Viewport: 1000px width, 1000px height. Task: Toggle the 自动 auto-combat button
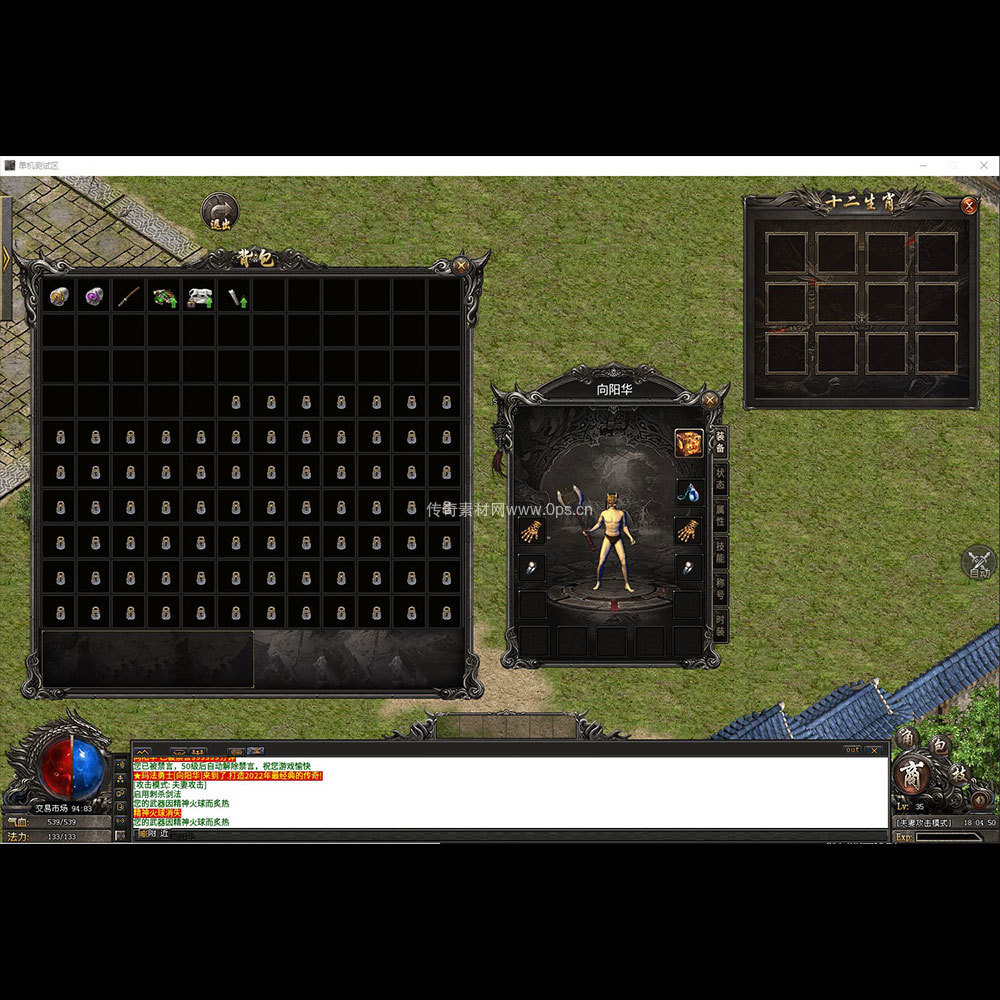[x=979, y=563]
